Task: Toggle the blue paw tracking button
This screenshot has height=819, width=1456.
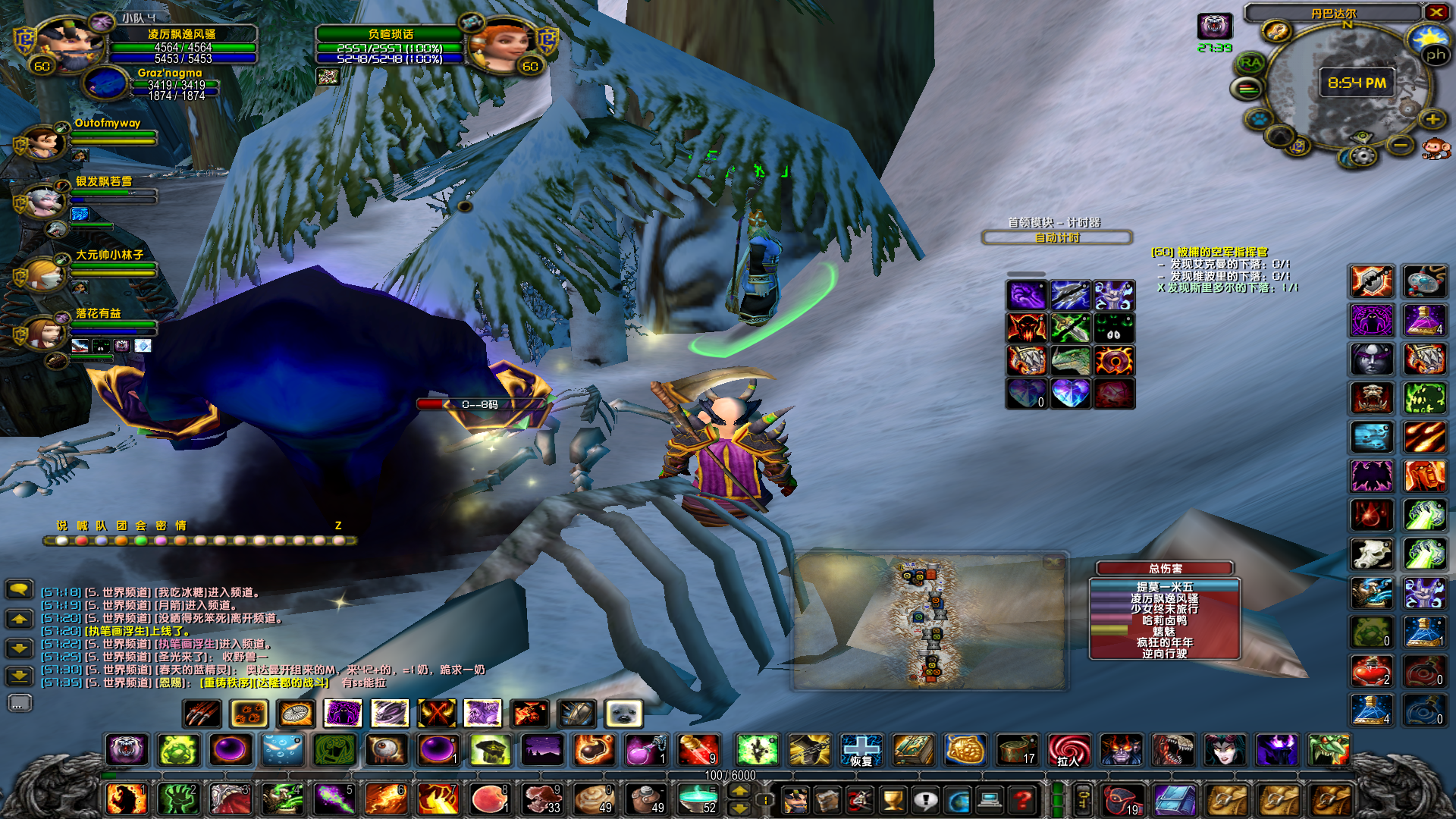Action: coord(1260,119)
